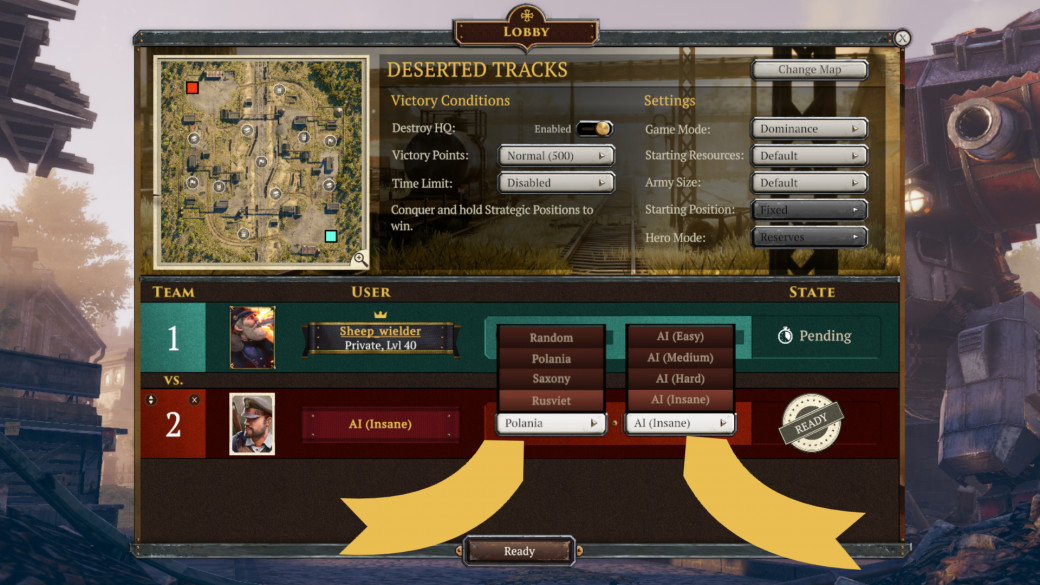Screen dimensions: 1040x585
Task: Open the Change Map selector
Action: (810, 70)
